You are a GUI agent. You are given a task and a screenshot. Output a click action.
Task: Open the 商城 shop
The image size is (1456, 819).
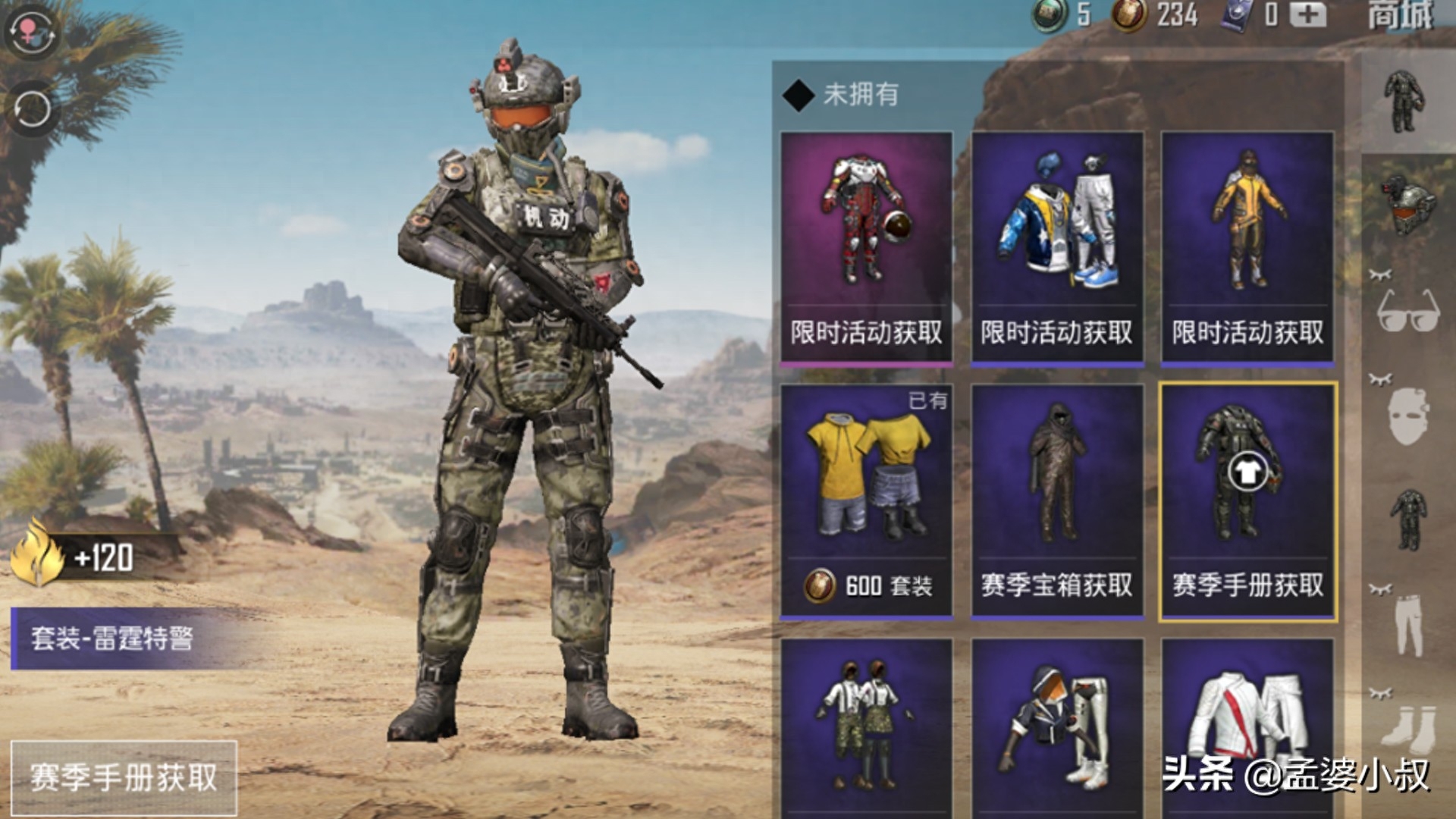[1401, 15]
